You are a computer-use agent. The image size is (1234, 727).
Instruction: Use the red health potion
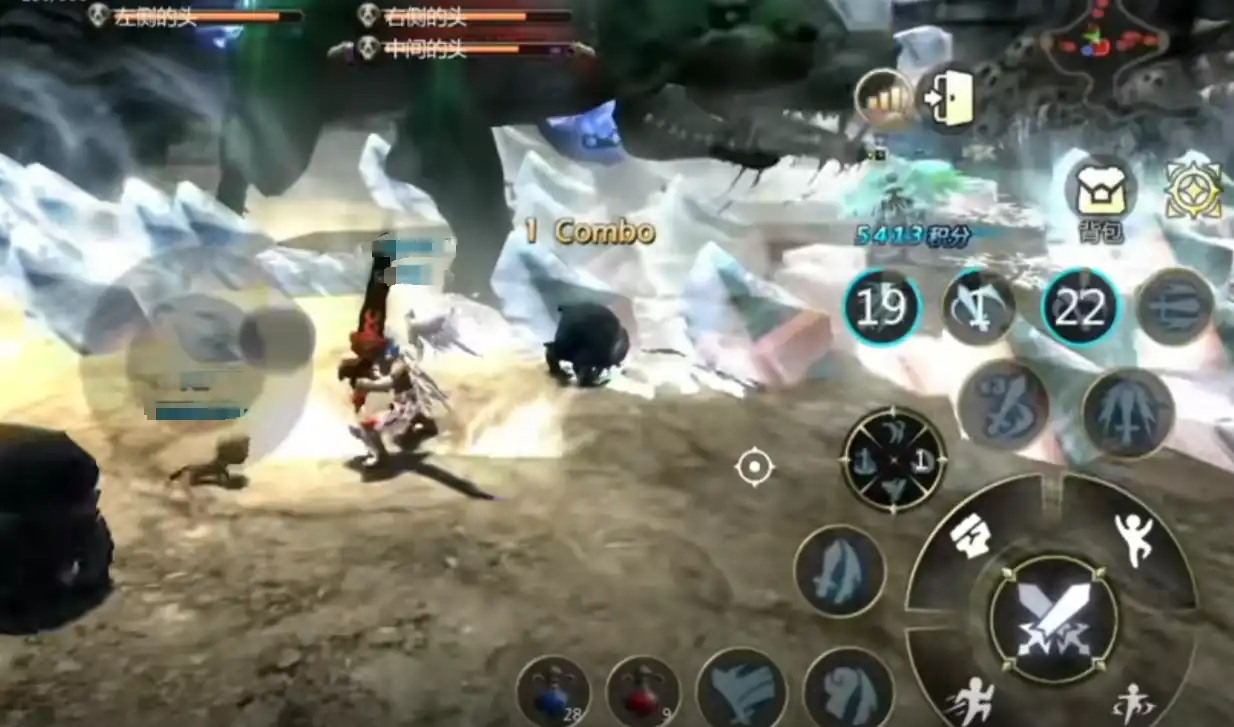(x=642, y=692)
